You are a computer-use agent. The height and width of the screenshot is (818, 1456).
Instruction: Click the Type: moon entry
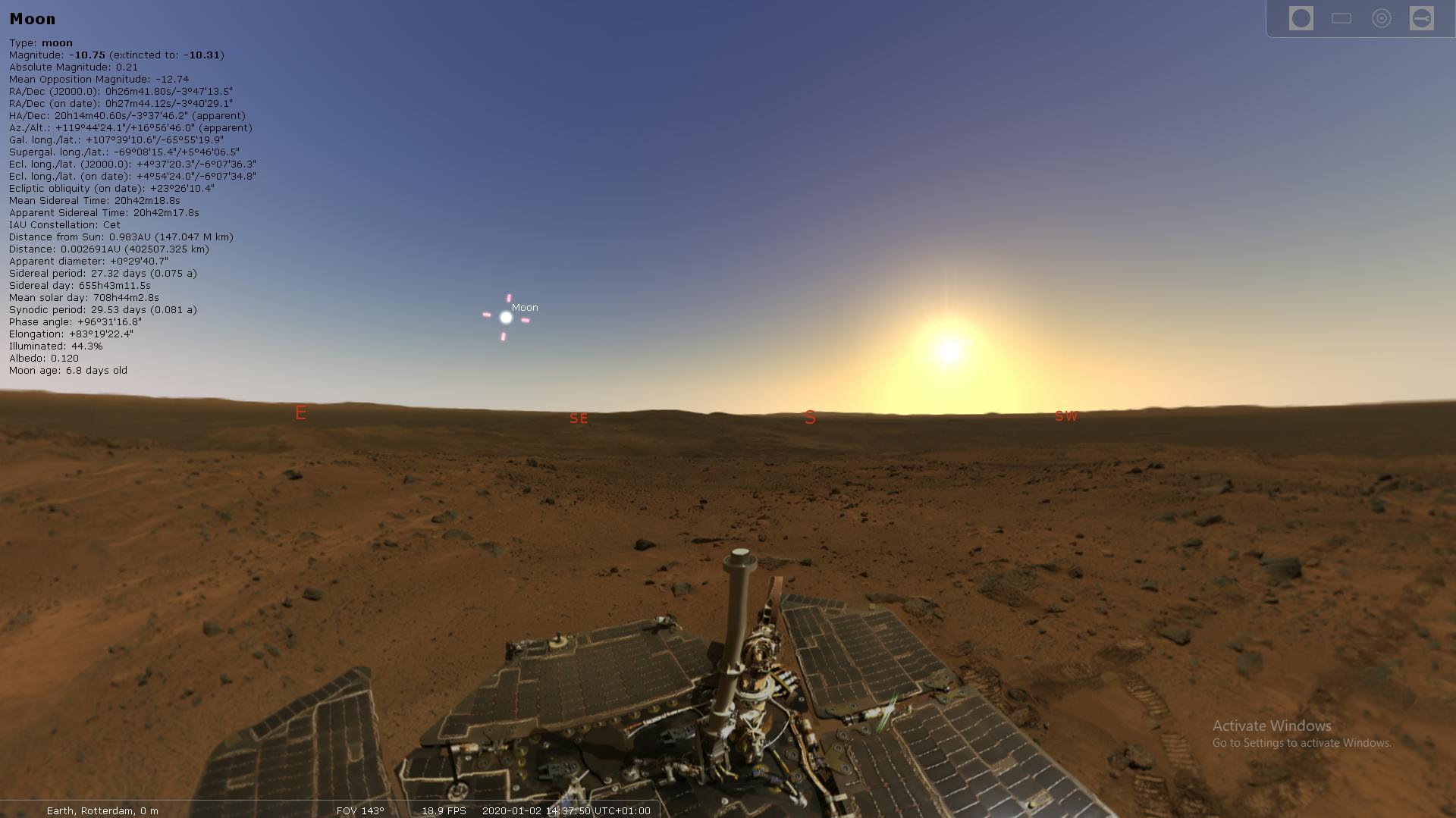pyautogui.click(x=41, y=42)
